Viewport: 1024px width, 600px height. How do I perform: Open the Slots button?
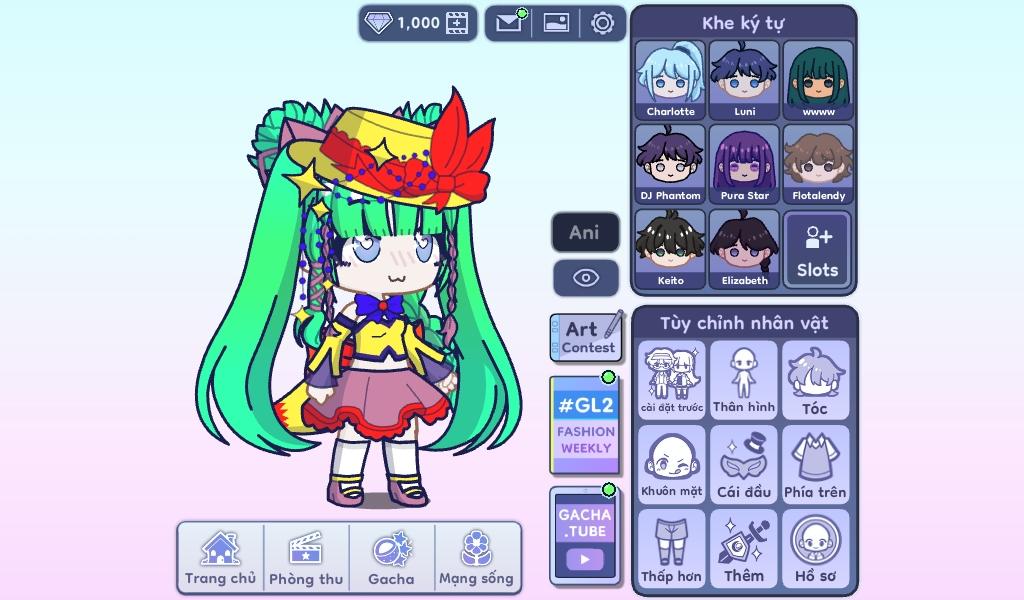click(817, 249)
